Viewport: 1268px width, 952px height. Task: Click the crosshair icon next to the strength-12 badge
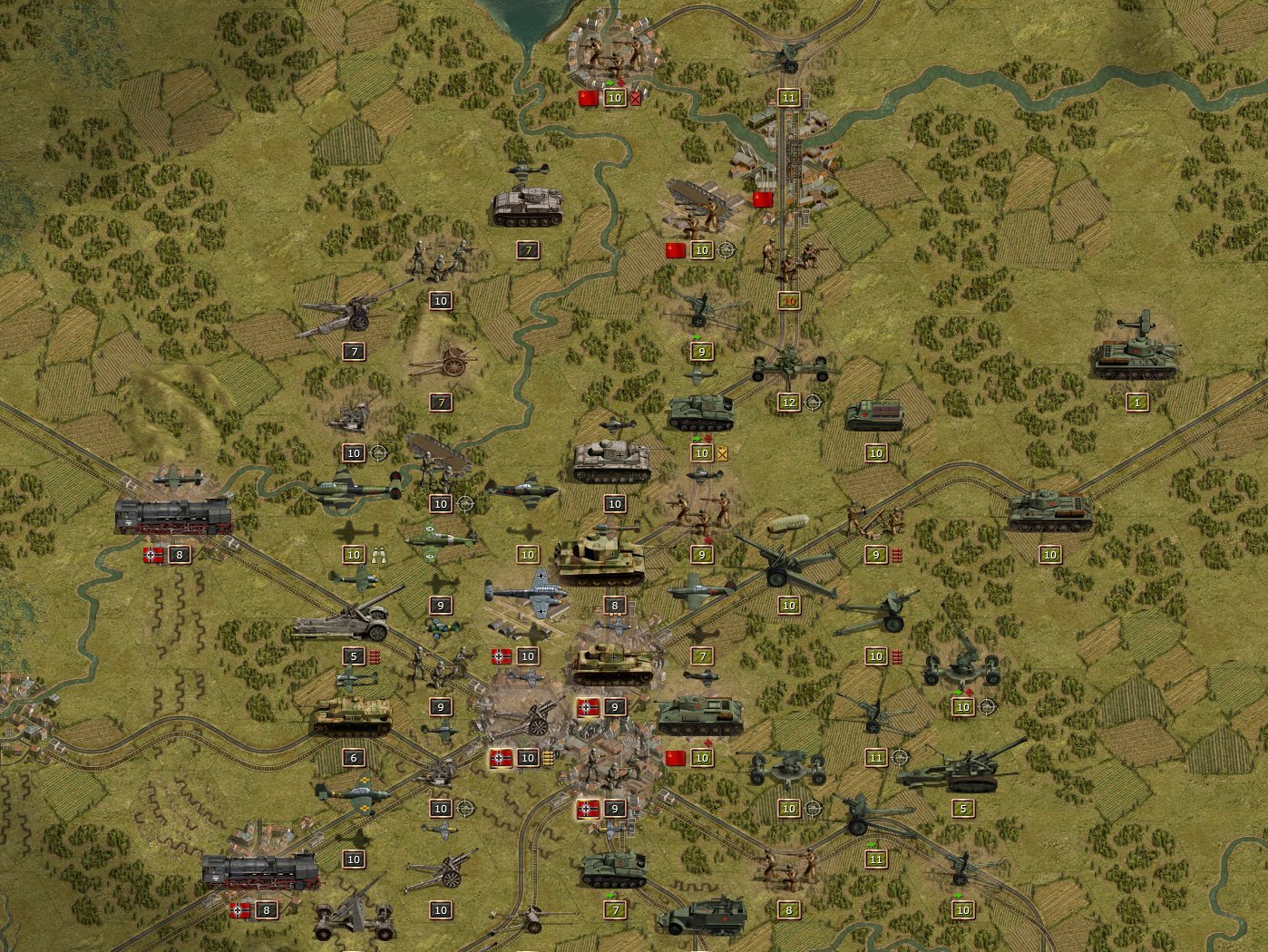[813, 403]
